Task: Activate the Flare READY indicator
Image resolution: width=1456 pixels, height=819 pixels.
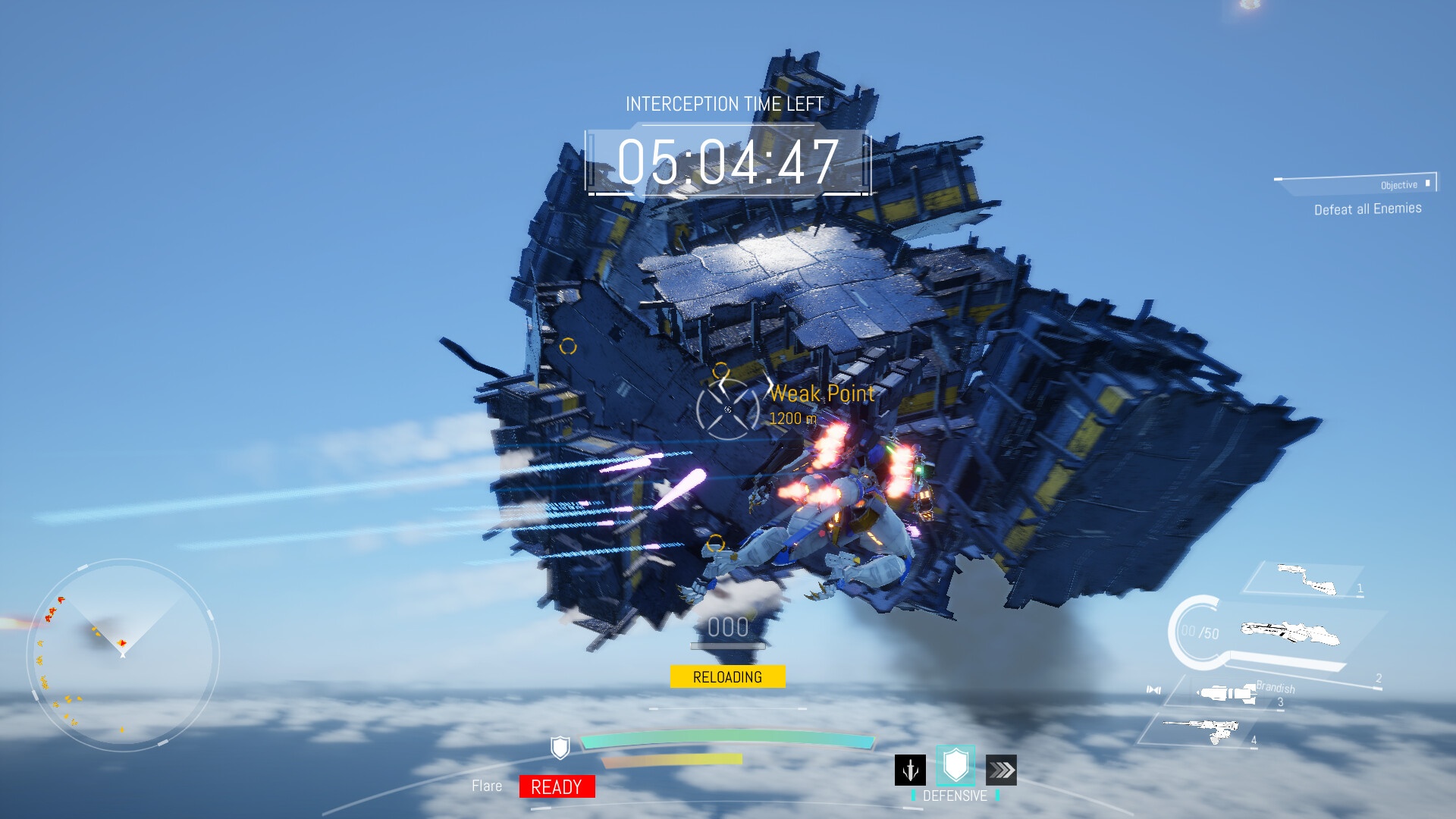Action: coord(557,786)
